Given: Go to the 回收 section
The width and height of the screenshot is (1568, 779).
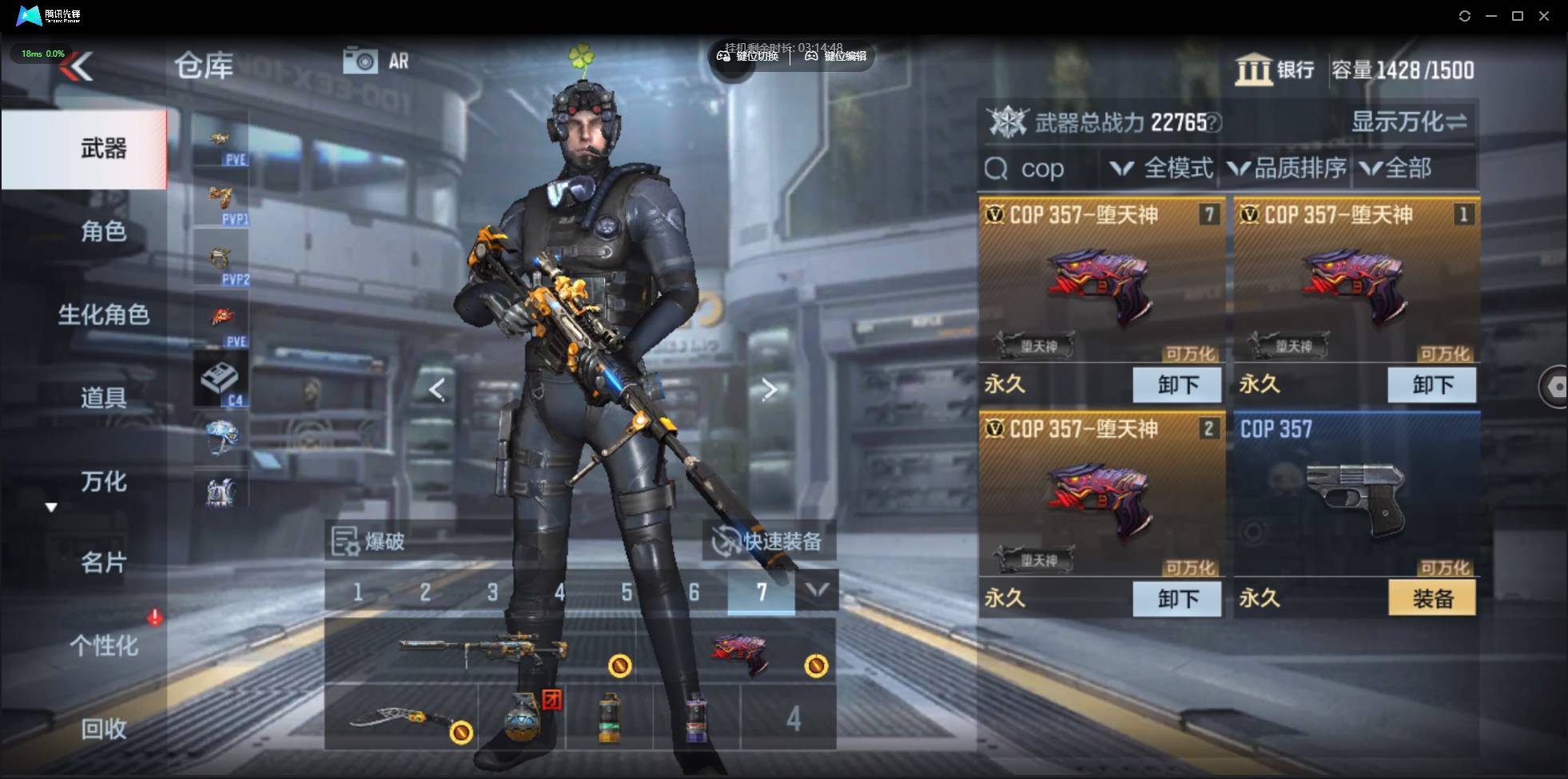Looking at the screenshot, I should [x=103, y=729].
